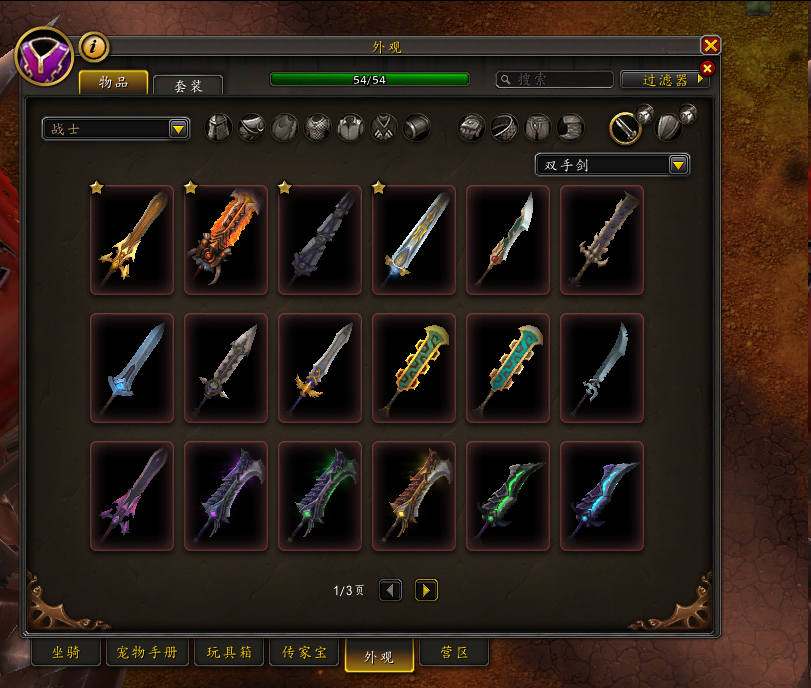Screen dimensions: 811x688
Task: Select the flaming orange greatsword appearance
Action: [226, 240]
